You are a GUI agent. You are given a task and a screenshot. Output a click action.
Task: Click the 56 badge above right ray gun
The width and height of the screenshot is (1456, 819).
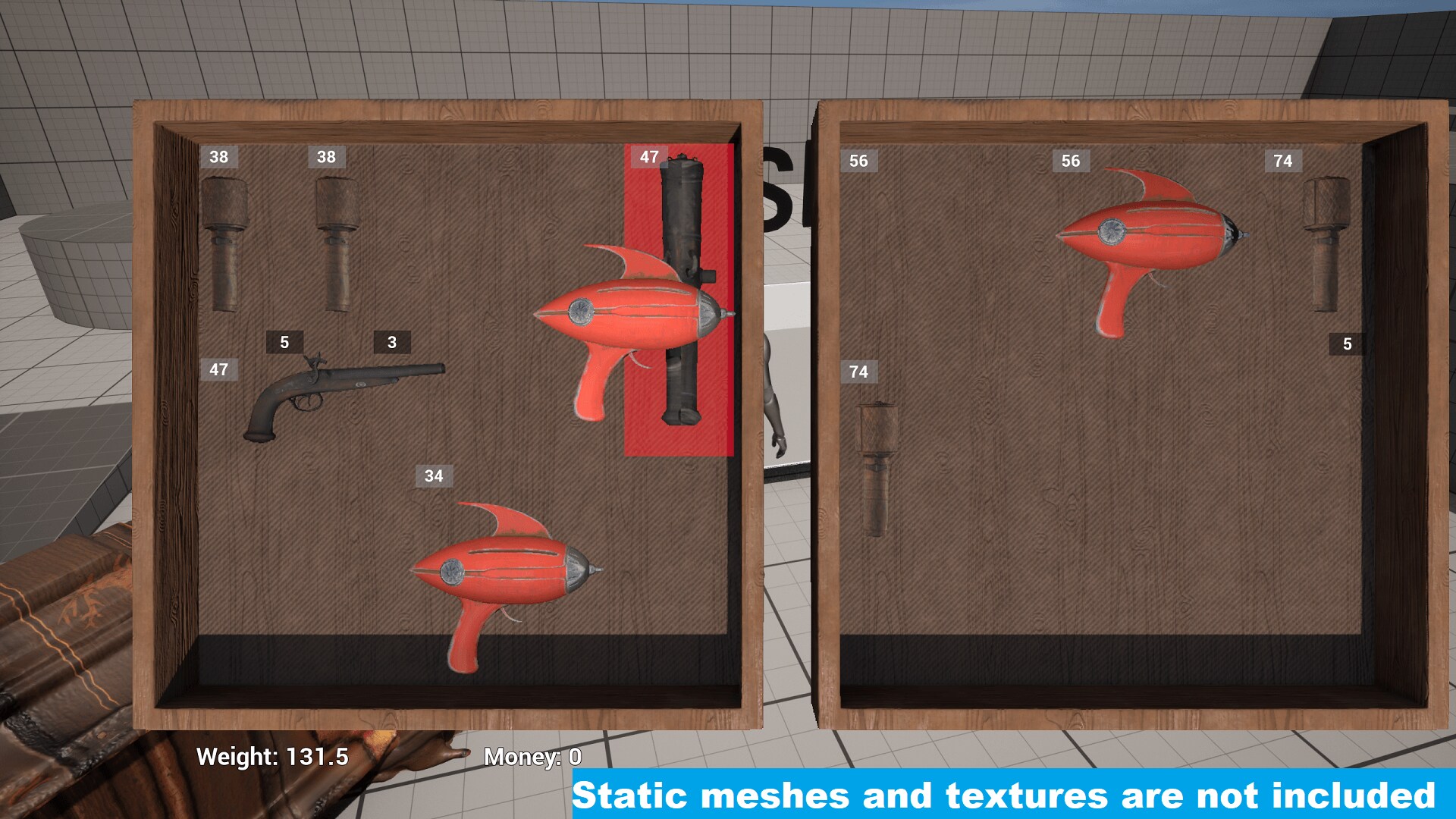[1072, 161]
